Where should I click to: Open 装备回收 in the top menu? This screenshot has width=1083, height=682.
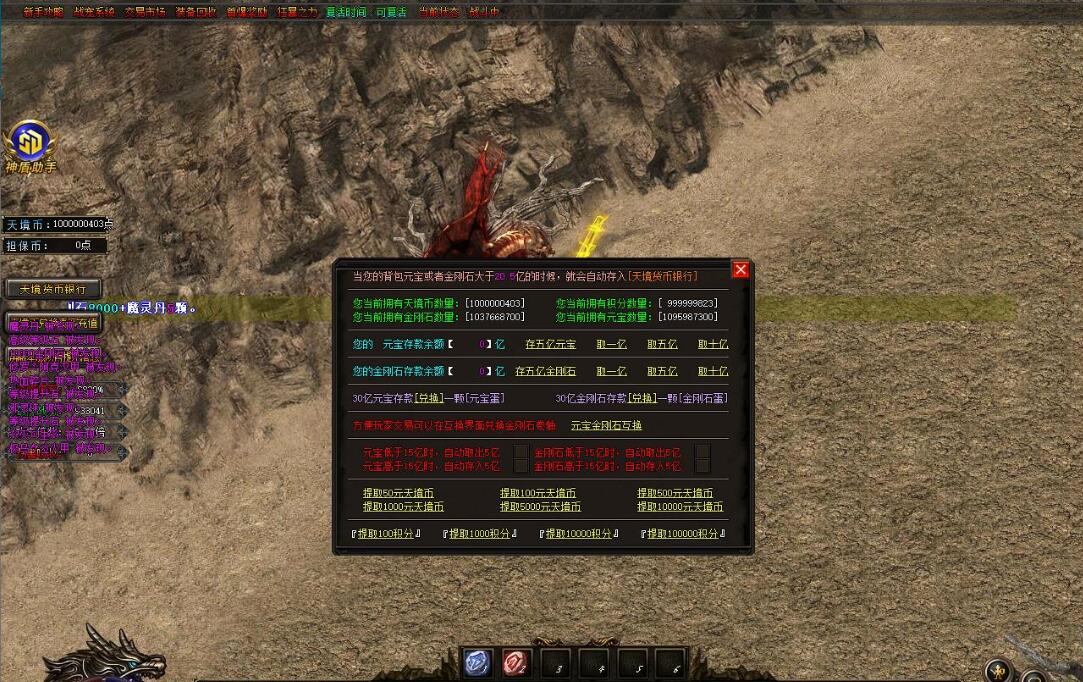195,12
